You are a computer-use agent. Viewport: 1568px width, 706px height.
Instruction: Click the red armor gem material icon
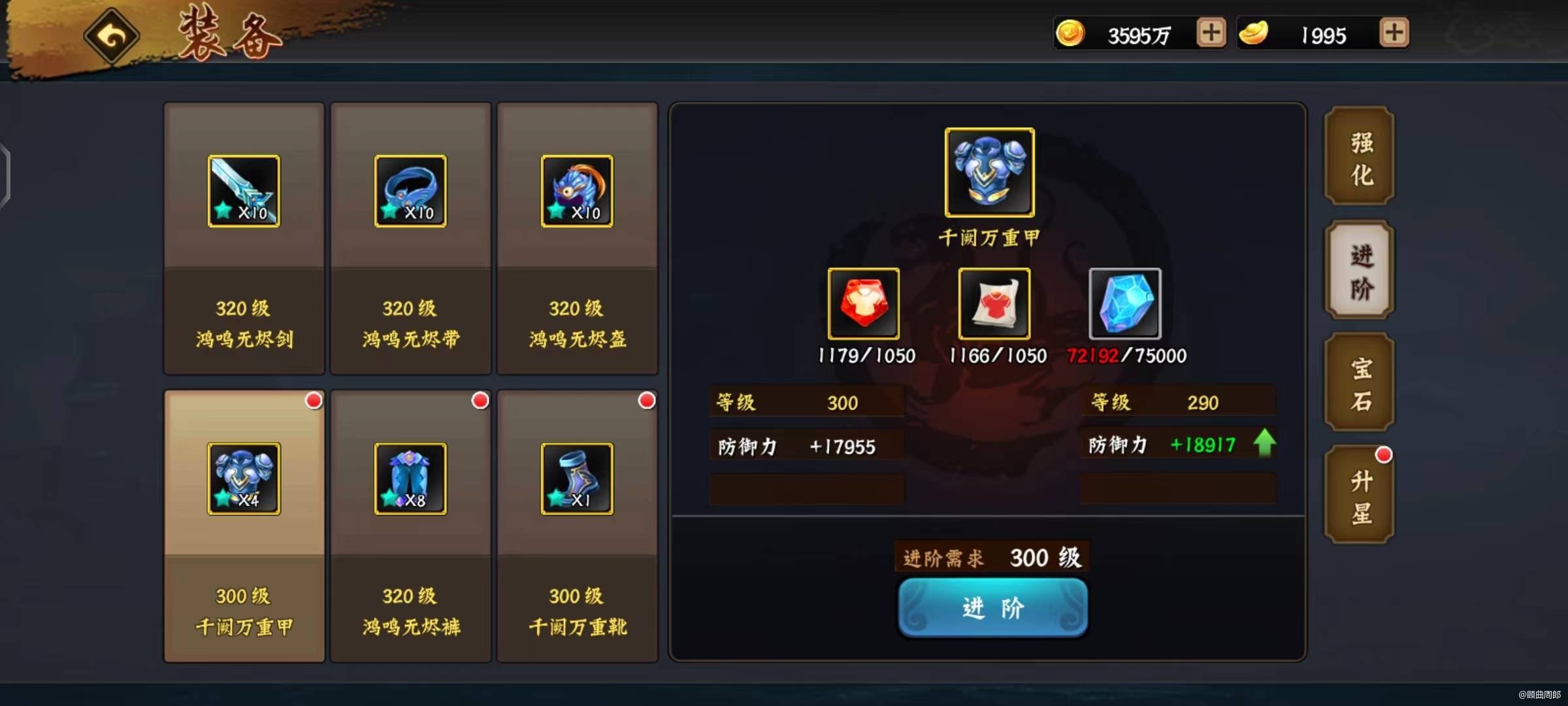(x=864, y=304)
